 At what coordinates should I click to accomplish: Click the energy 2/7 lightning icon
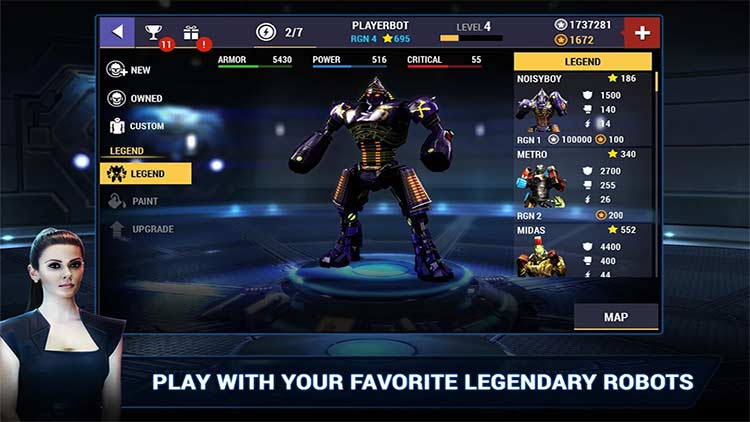(x=267, y=32)
